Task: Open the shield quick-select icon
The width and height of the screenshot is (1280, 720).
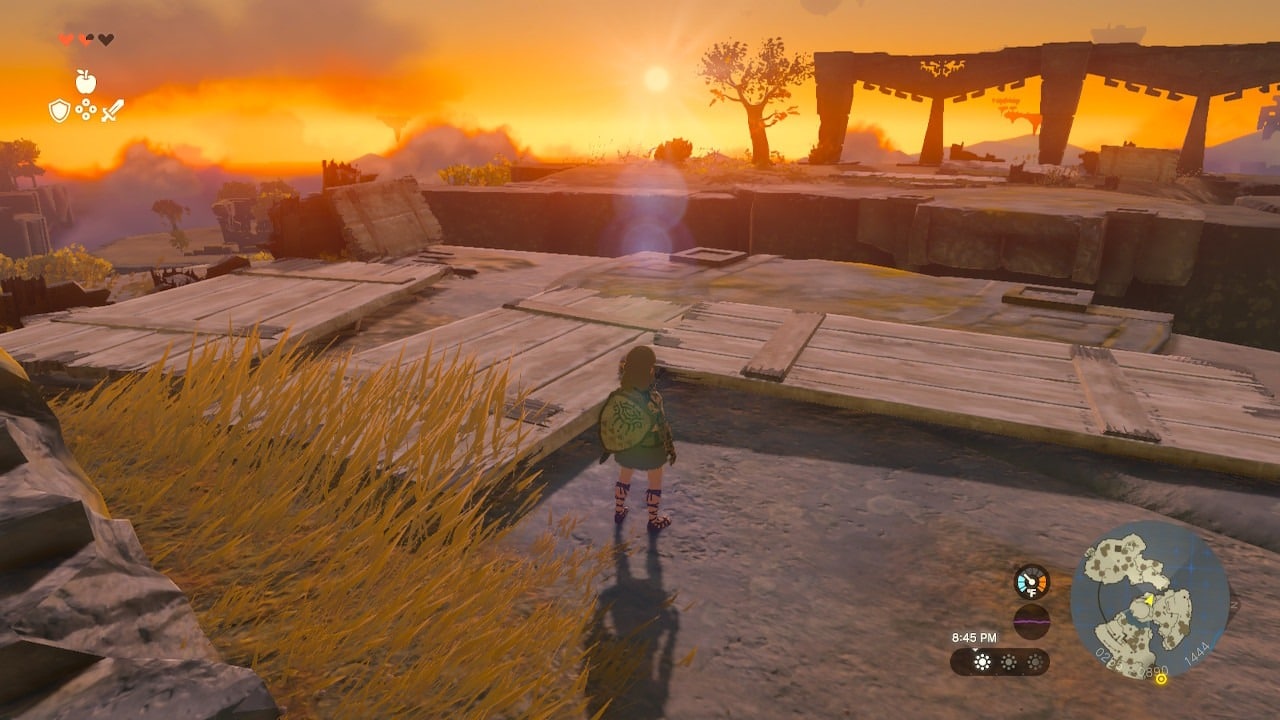Action: tap(59, 110)
